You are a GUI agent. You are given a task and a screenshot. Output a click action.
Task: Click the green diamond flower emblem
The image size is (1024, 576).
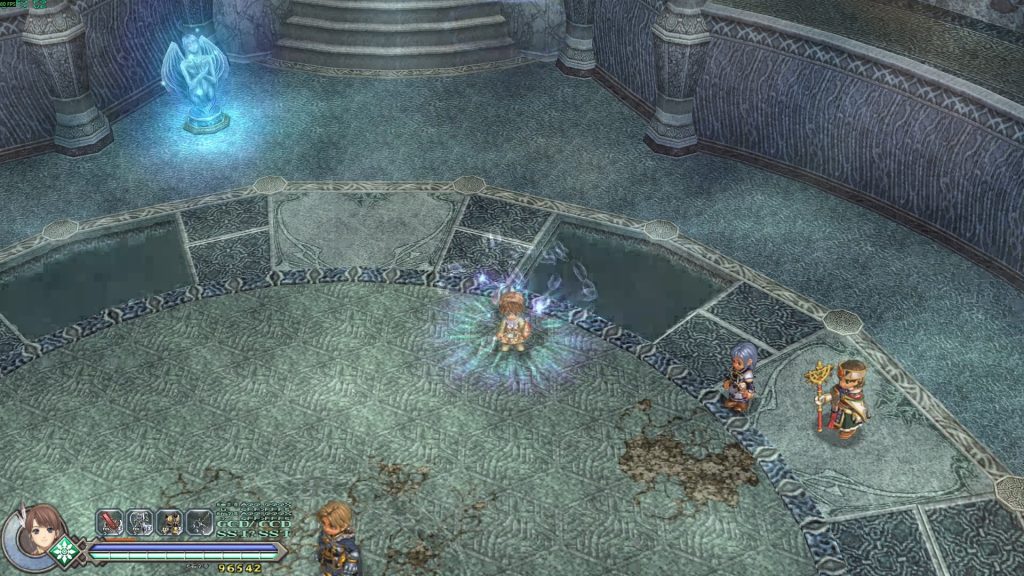(x=66, y=549)
